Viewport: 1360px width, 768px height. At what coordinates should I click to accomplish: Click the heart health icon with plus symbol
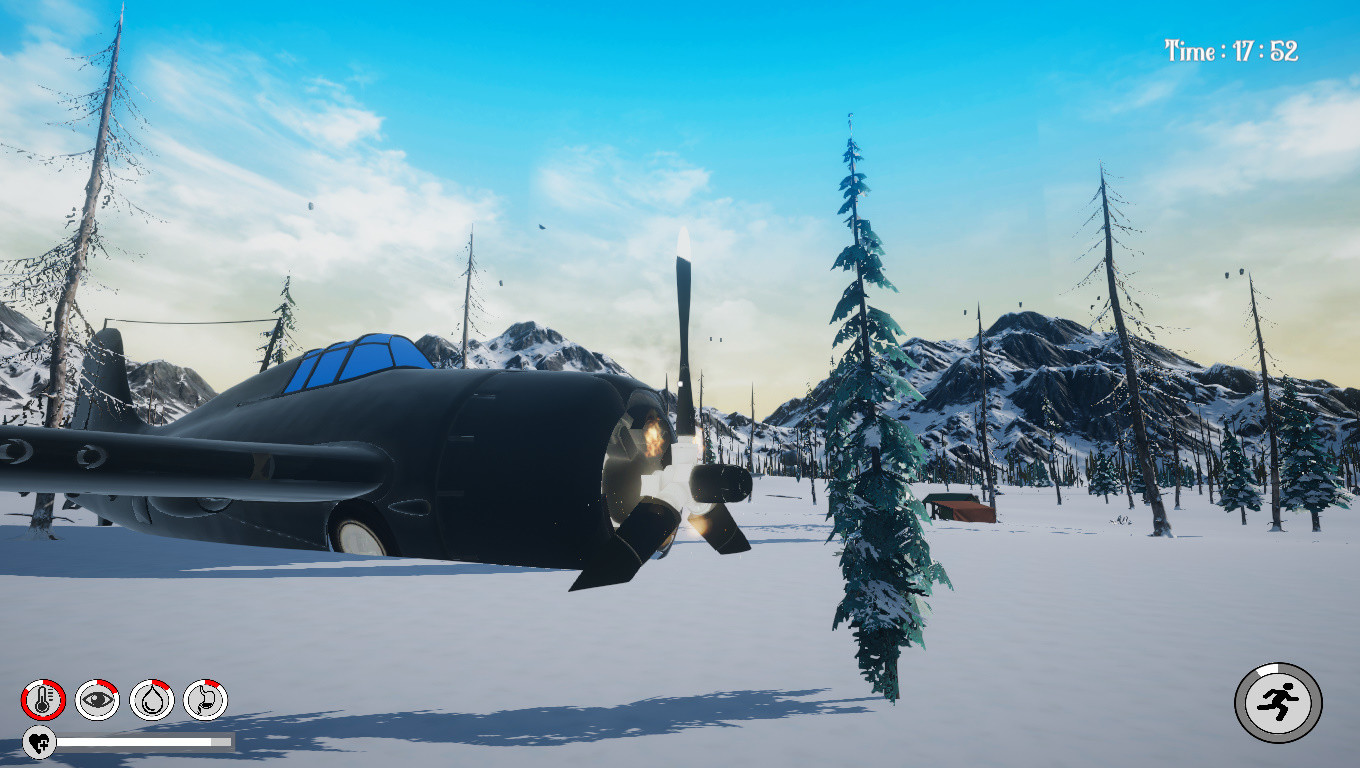click(x=39, y=742)
